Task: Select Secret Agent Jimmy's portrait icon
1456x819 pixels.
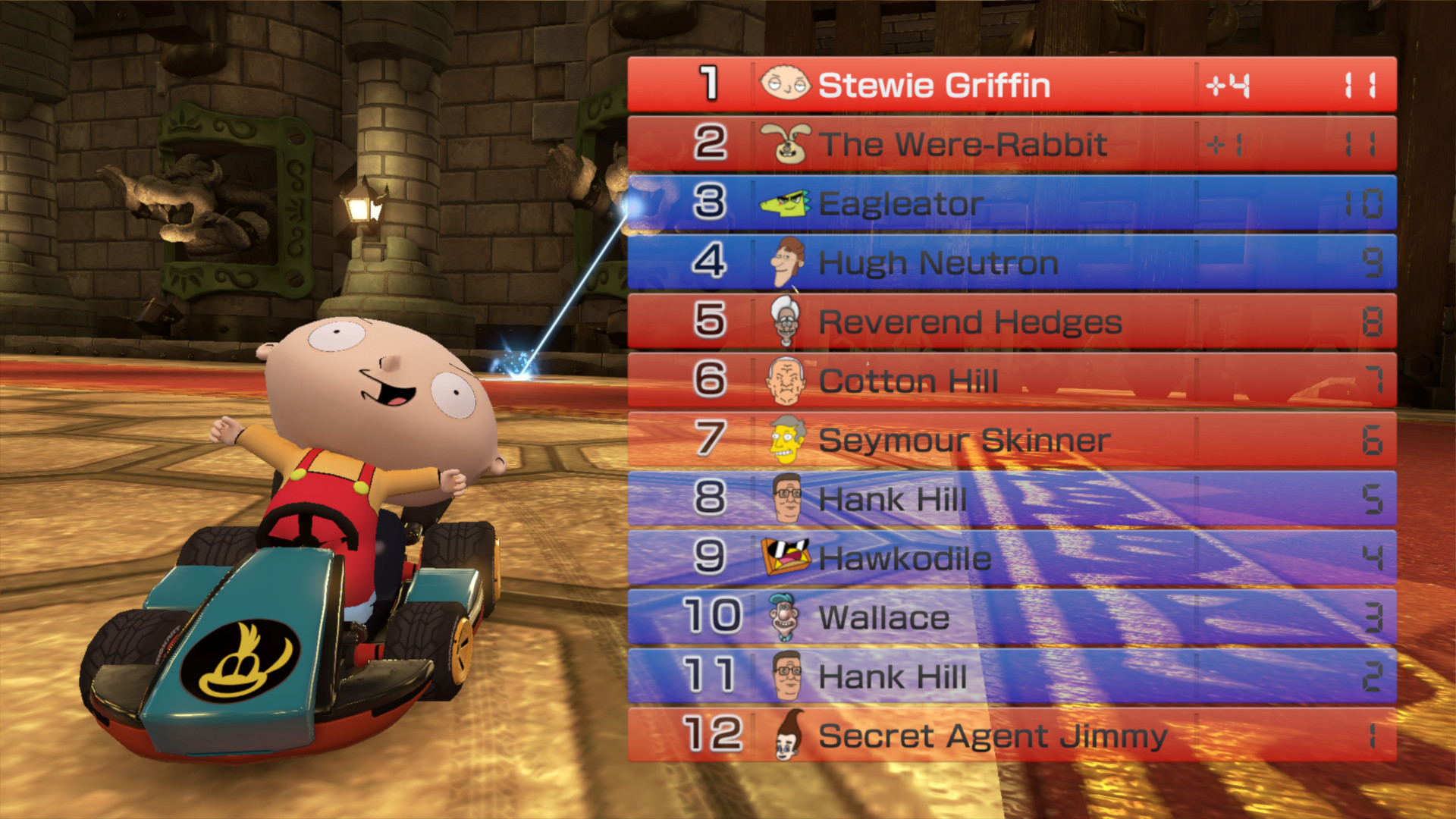Action: click(786, 736)
